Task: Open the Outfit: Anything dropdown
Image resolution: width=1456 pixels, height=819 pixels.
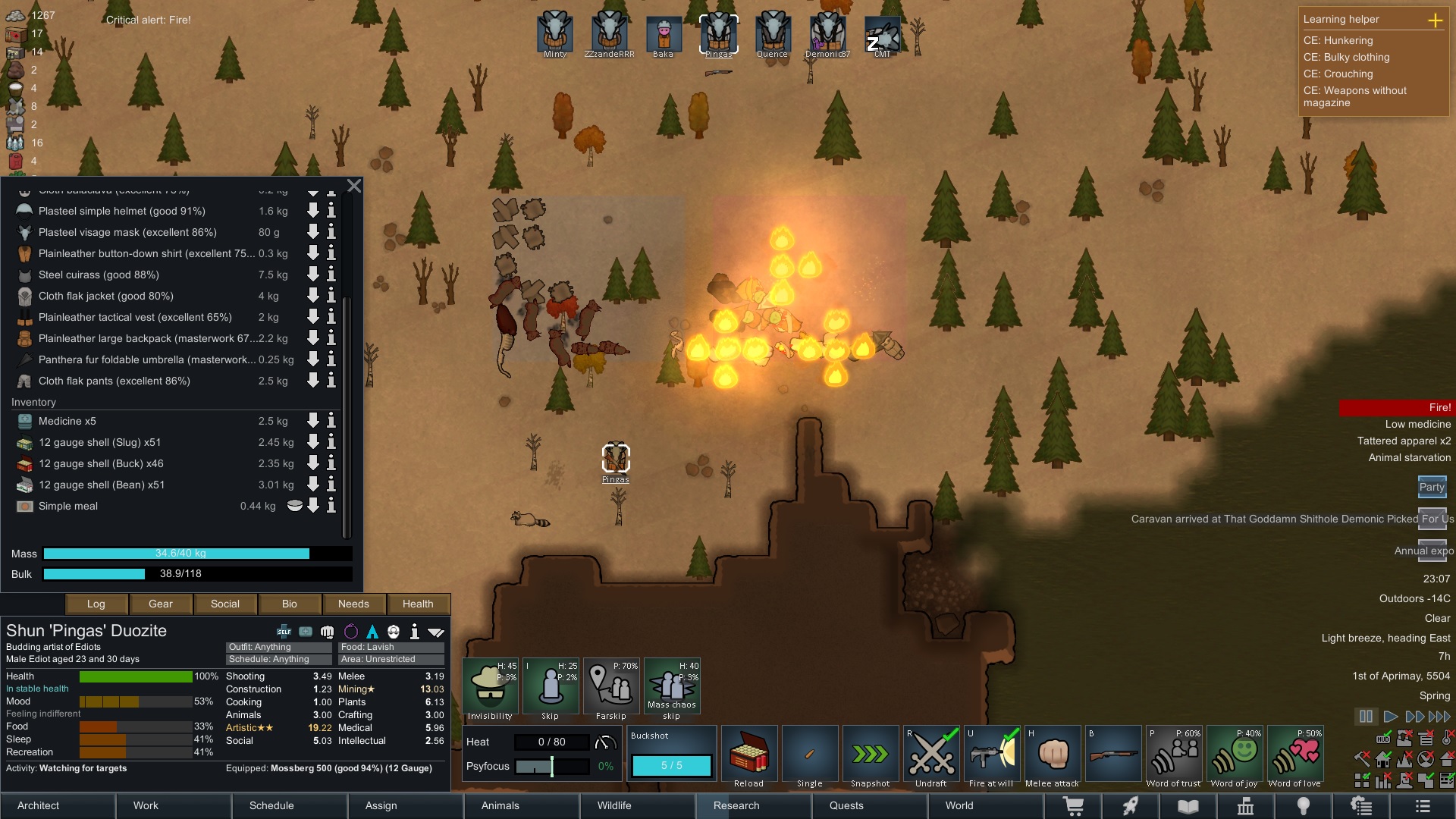Action: 278,647
